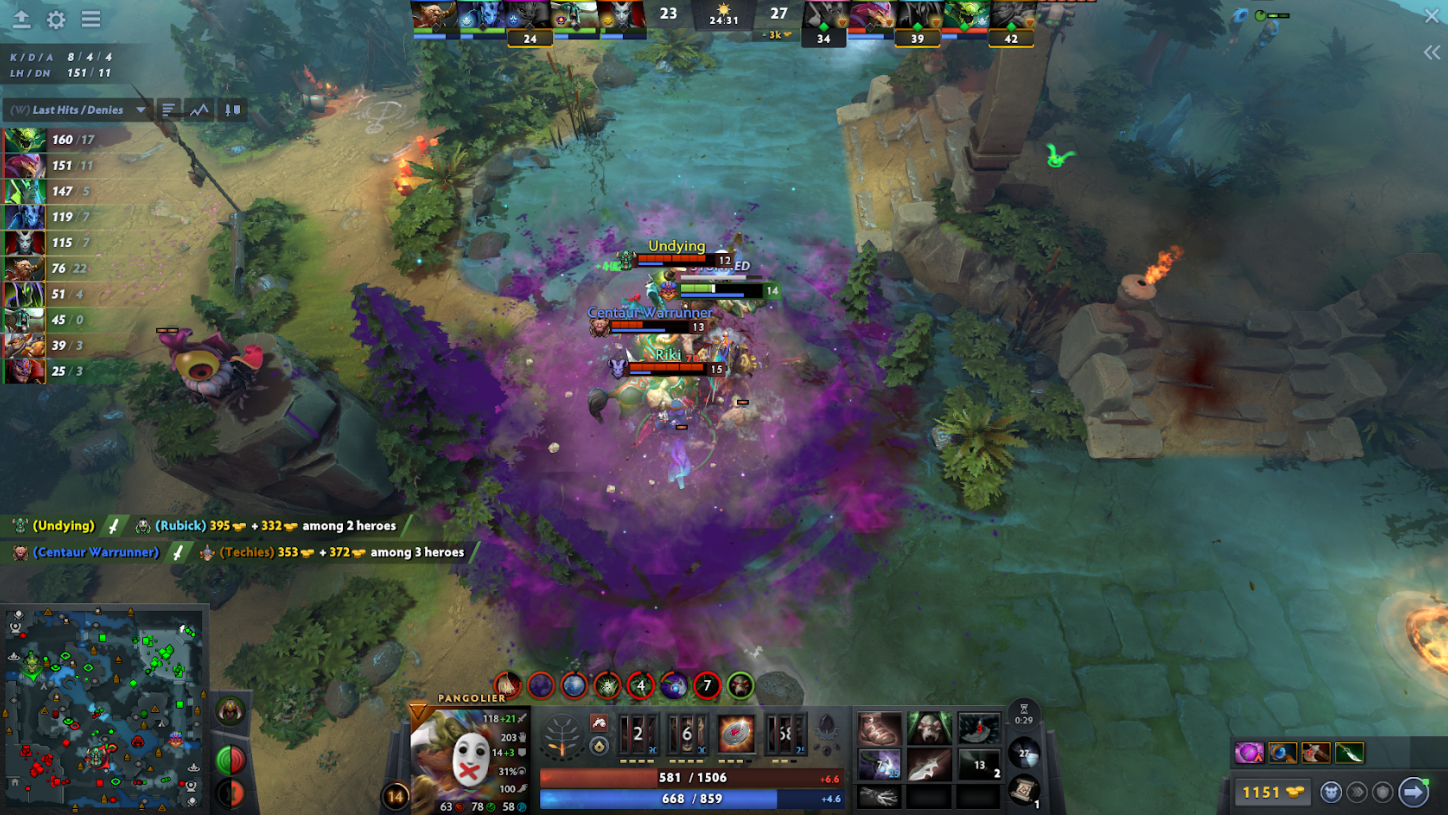The width and height of the screenshot is (1448, 815).
Task: Open the settings gear menu
Action: [56, 19]
